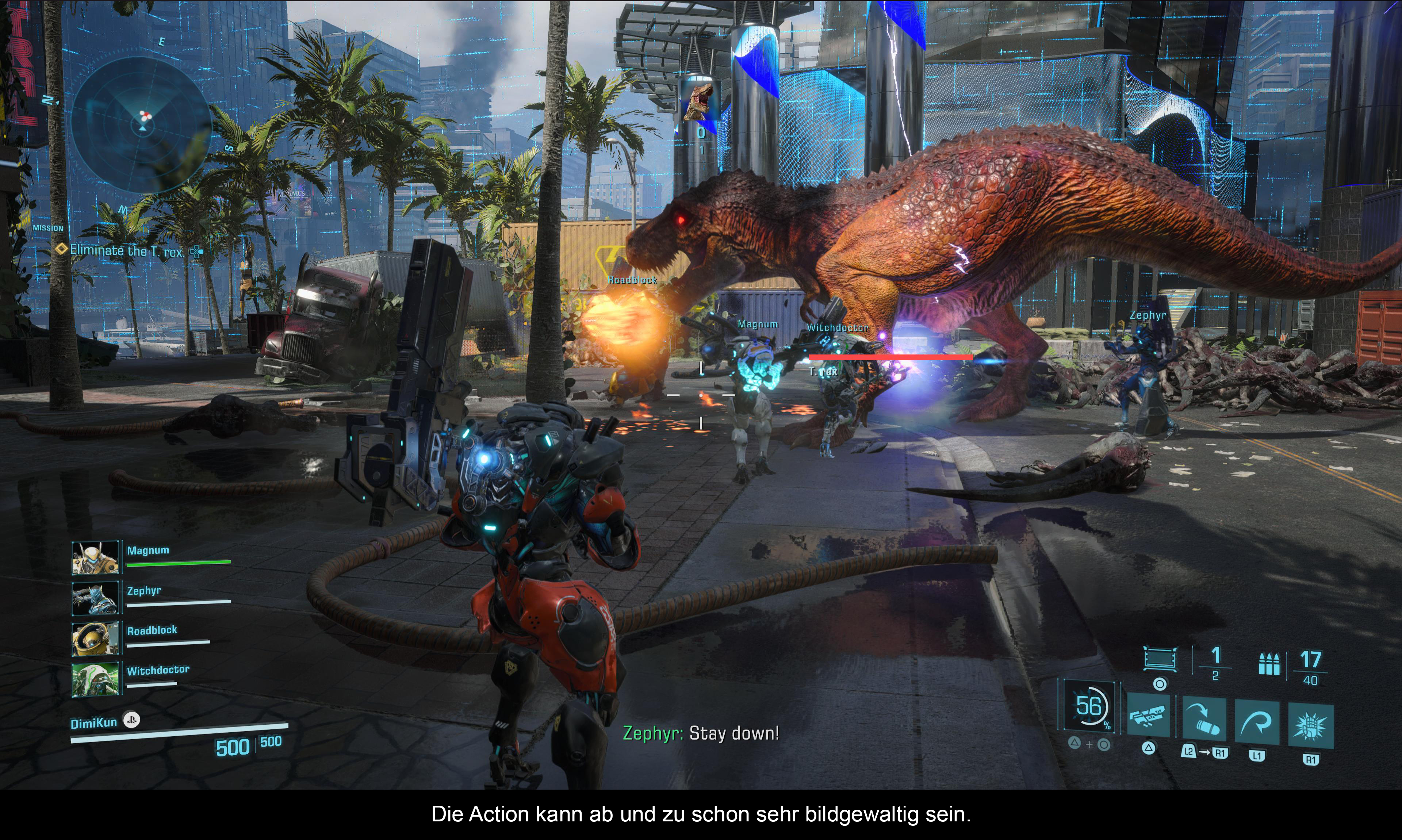1402x840 pixels.
Task: Select the 'Eliminate the T. rex' mission objective
Action: pos(127,251)
